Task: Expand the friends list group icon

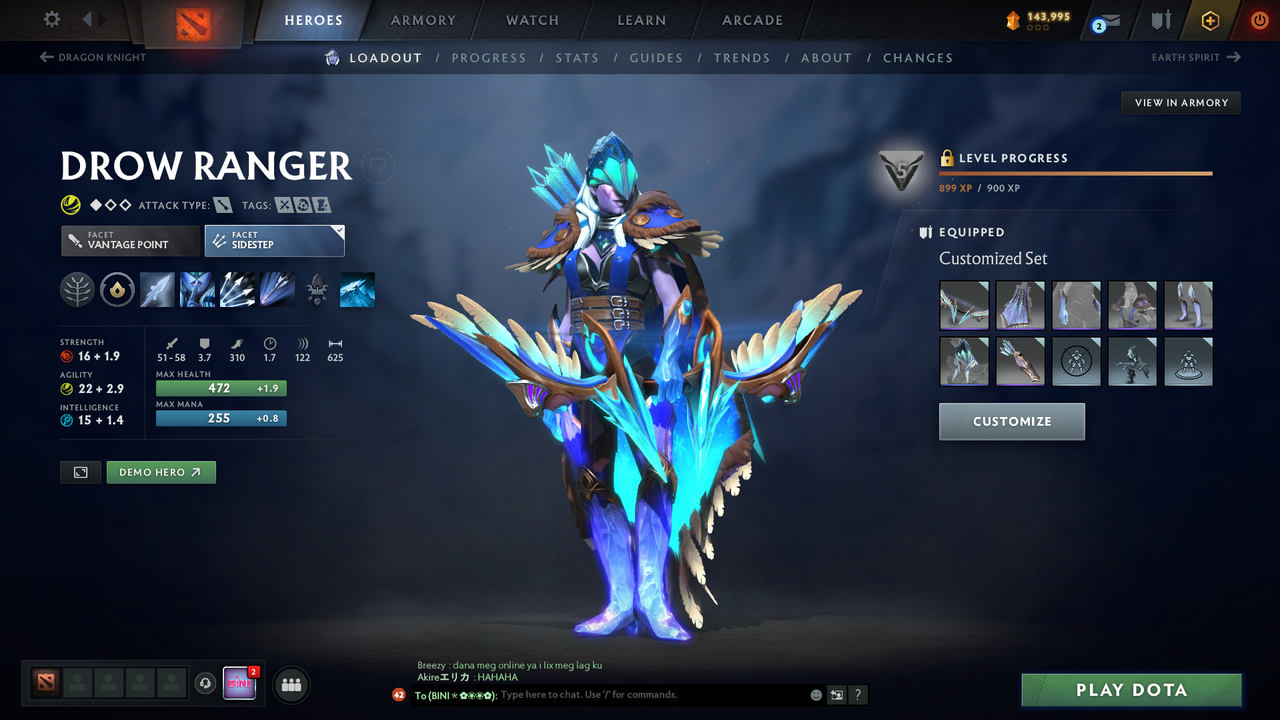Action: [x=290, y=684]
